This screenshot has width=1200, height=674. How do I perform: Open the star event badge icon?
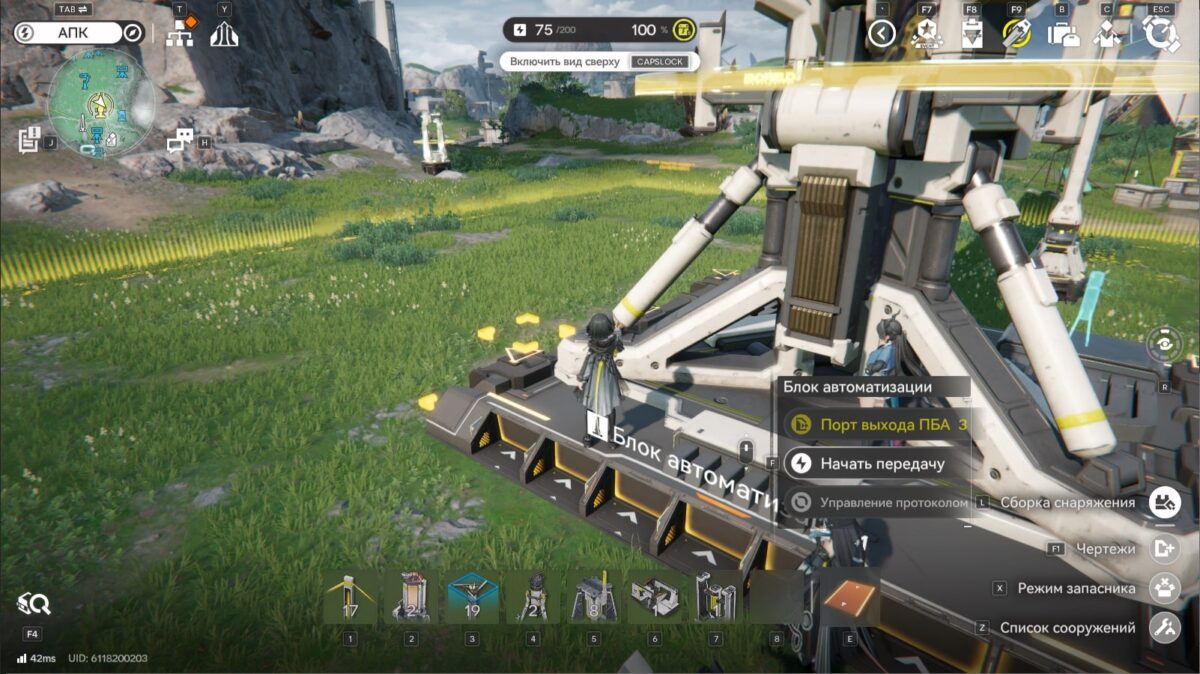(x=924, y=34)
